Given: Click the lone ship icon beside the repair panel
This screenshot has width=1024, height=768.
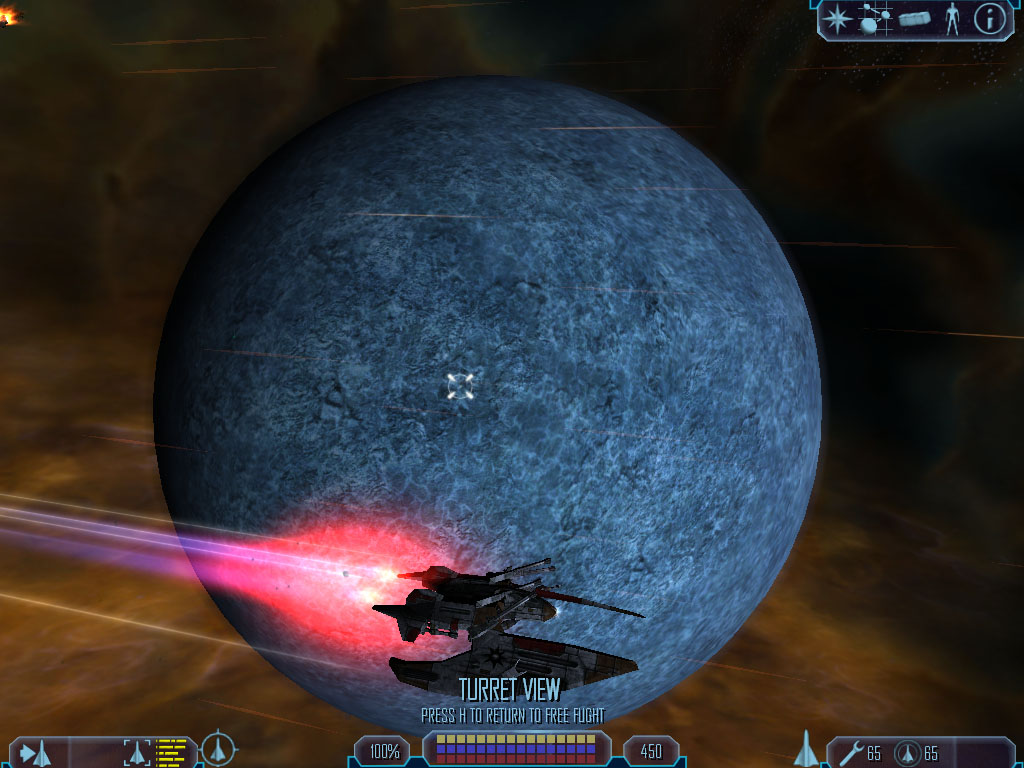Looking at the screenshot, I should point(806,749).
